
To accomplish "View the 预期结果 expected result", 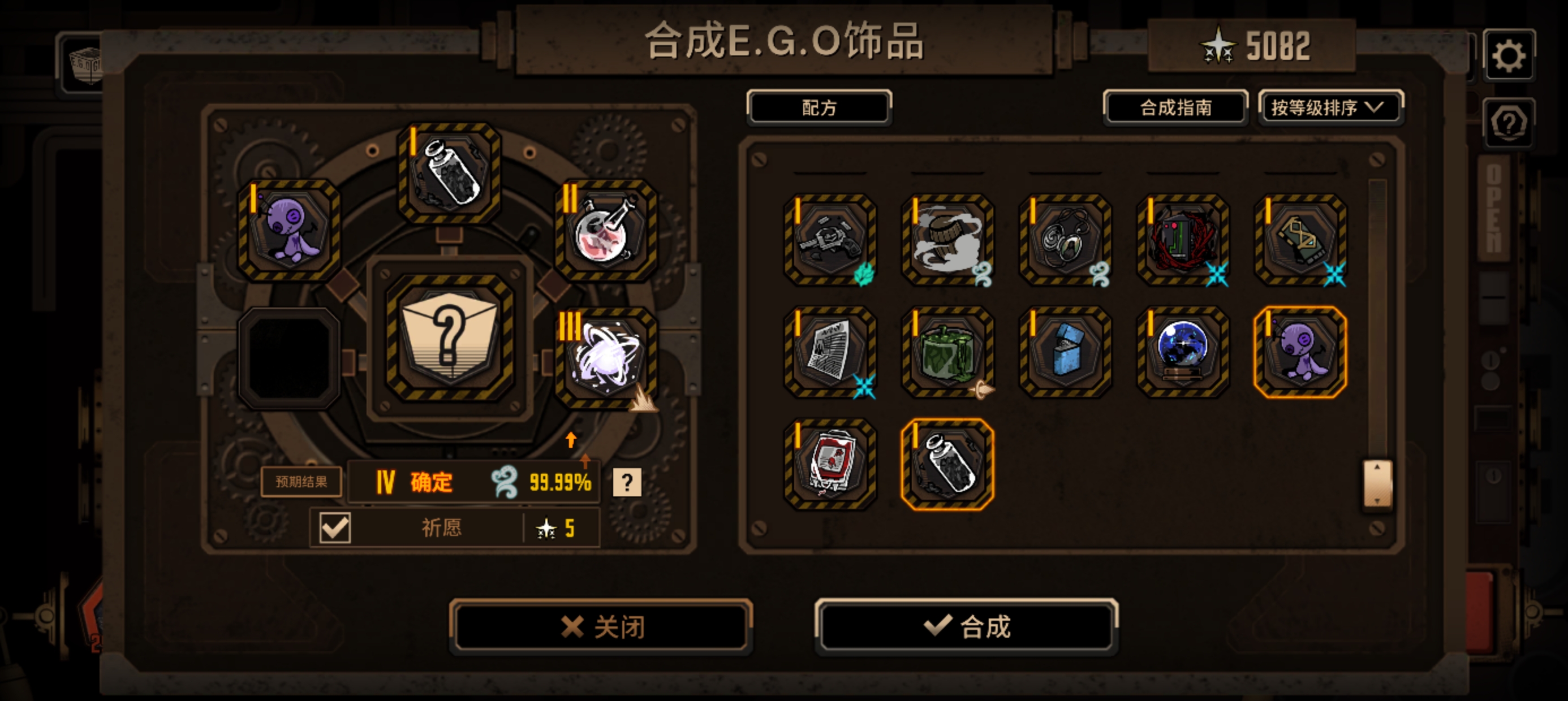I will point(301,481).
